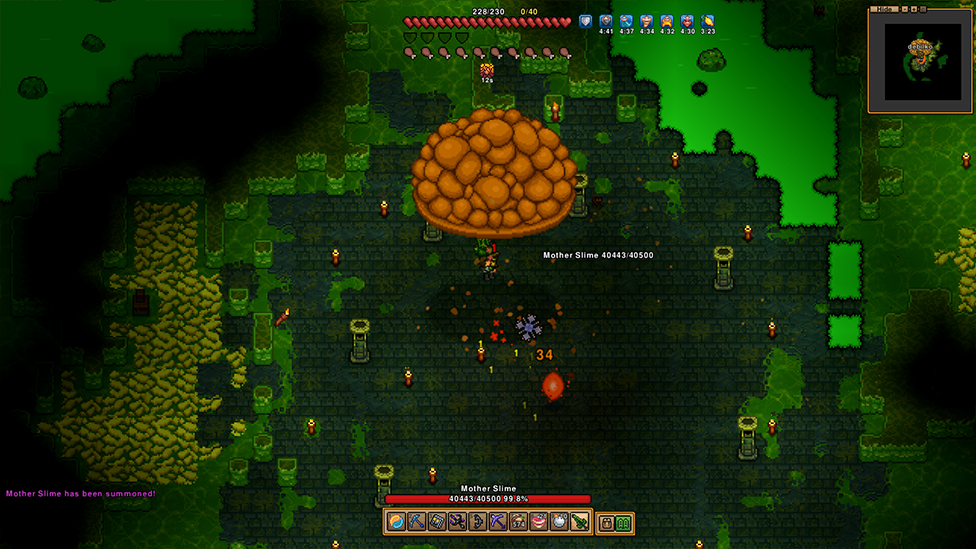Select the pink bowl food hotbar slot
Screen dimensions: 976x549
tap(538, 522)
